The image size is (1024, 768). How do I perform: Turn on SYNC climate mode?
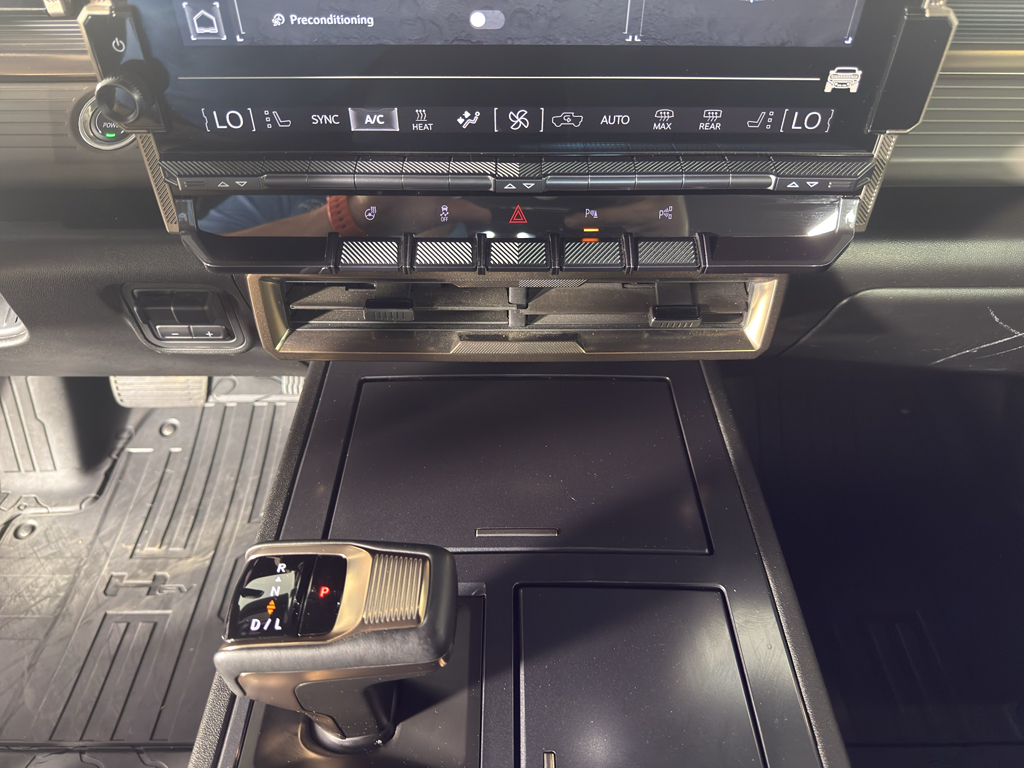(324, 120)
